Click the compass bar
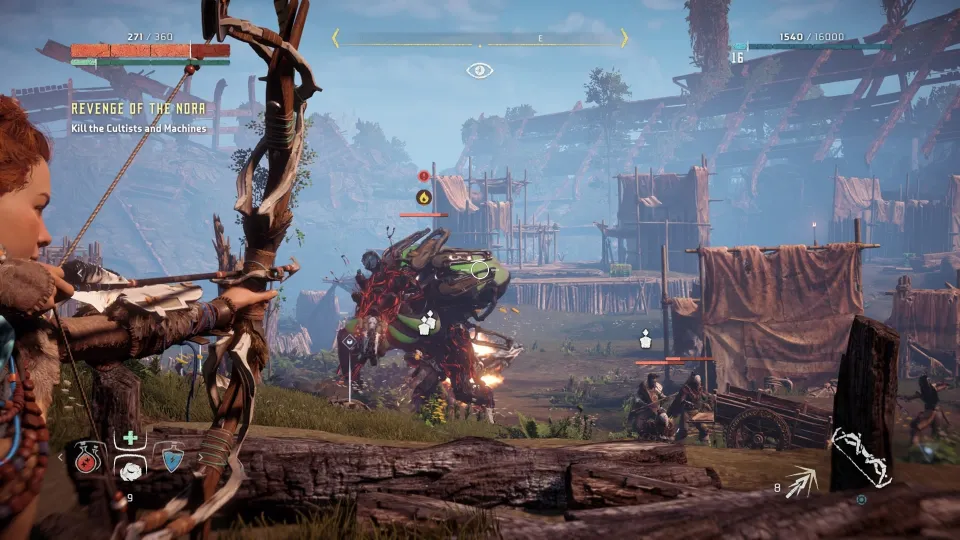The width and height of the screenshot is (960, 540). pos(480,39)
